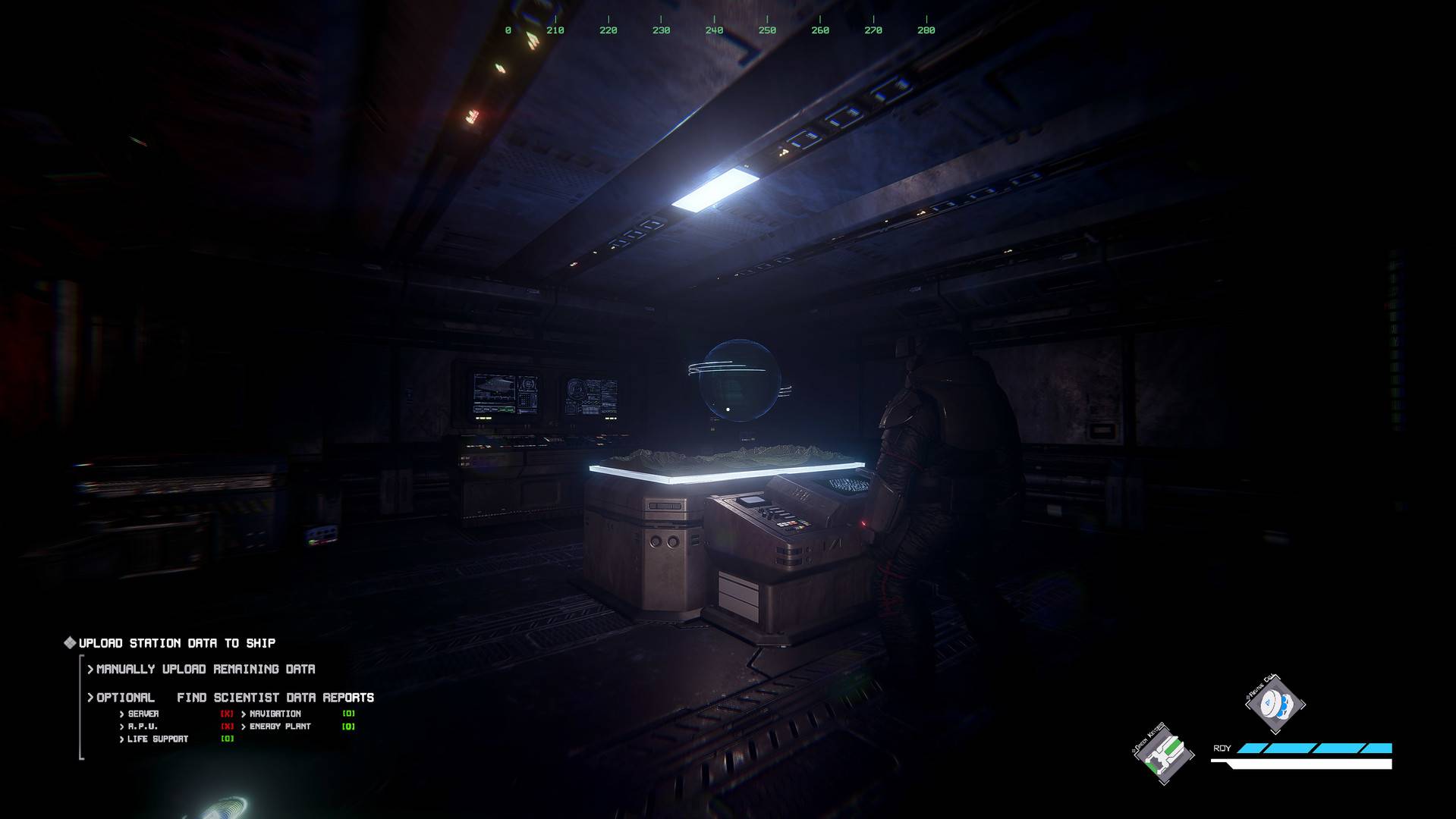The height and width of the screenshot is (819, 1456).
Task: Use the Revive Cell item icon
Action: pos(1275,704)
